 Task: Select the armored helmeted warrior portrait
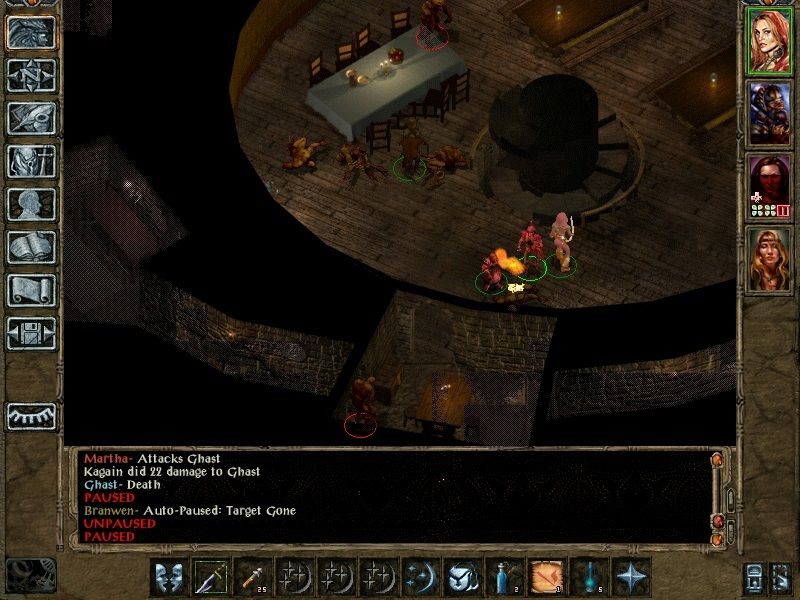[x=770, y=112]
